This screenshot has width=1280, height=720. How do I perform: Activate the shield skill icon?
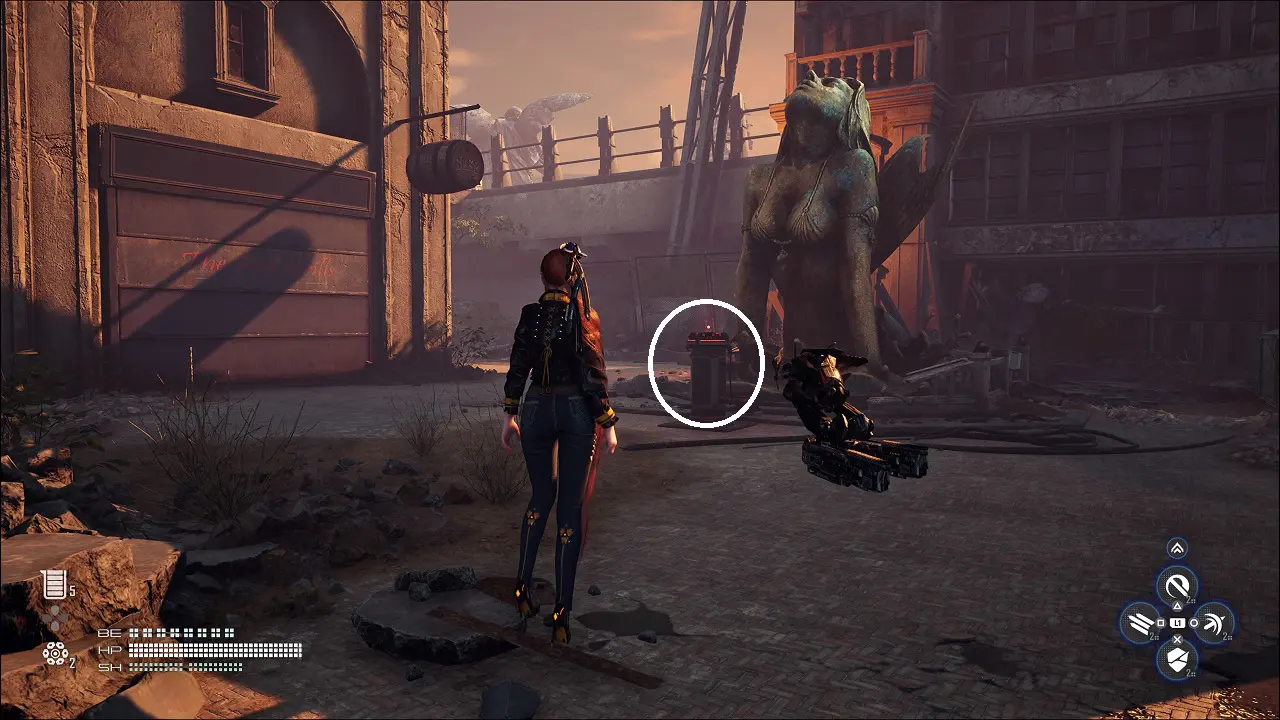(x=1177, y=658)
